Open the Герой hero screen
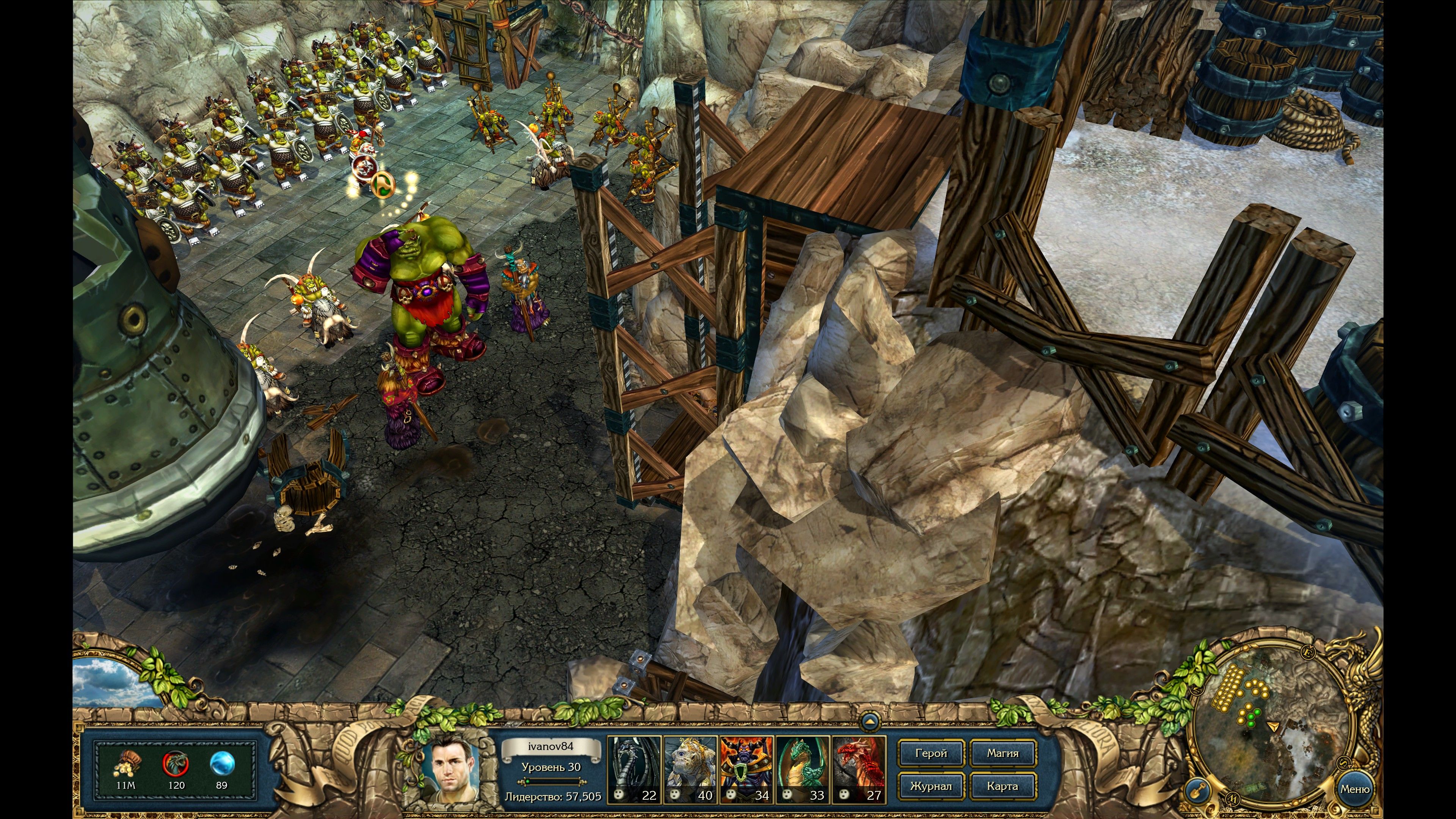The image size is (1456, 819). 930,753
